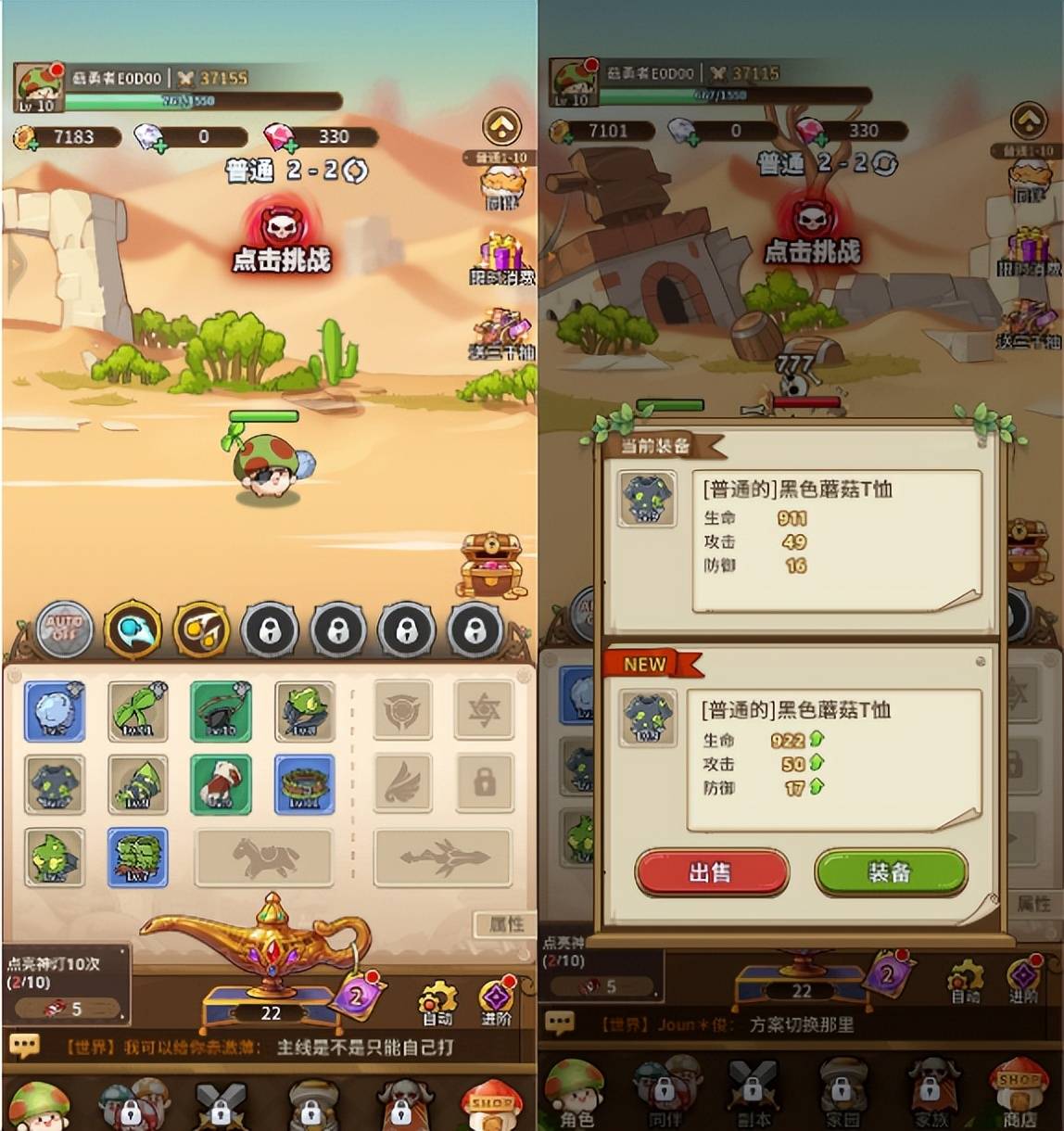Open the empty mount slot with horse silhouette
The image size is (1064, 1131).
(x=263, y=858)
